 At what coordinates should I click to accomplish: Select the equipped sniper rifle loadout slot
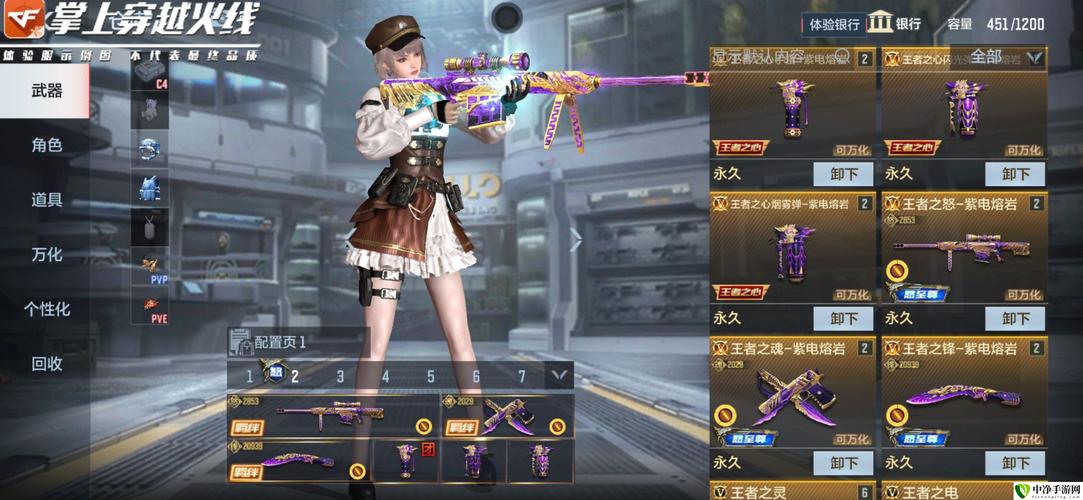pyautogui.click(x=332, y=416)
